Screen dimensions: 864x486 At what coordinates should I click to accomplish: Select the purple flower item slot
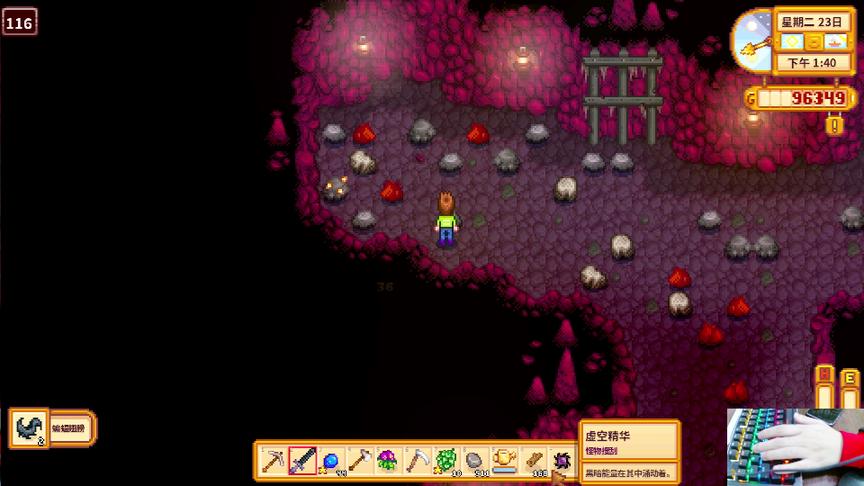[388, 461]
